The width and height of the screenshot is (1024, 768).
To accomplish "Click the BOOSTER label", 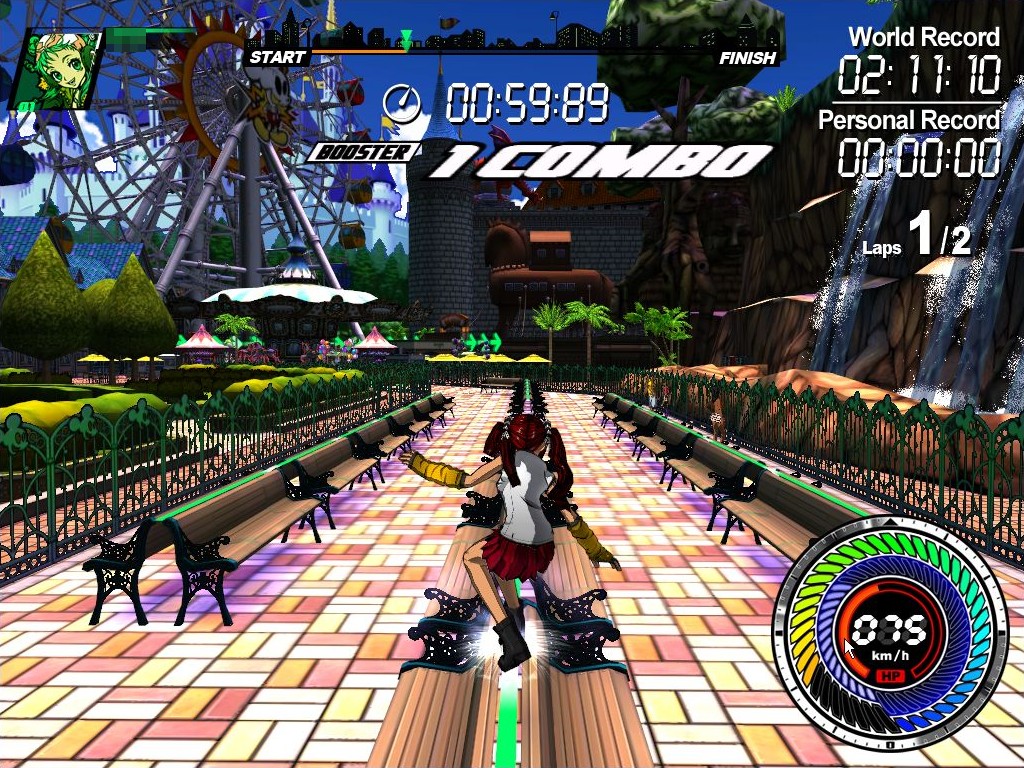I will click(x=362, y=153).
